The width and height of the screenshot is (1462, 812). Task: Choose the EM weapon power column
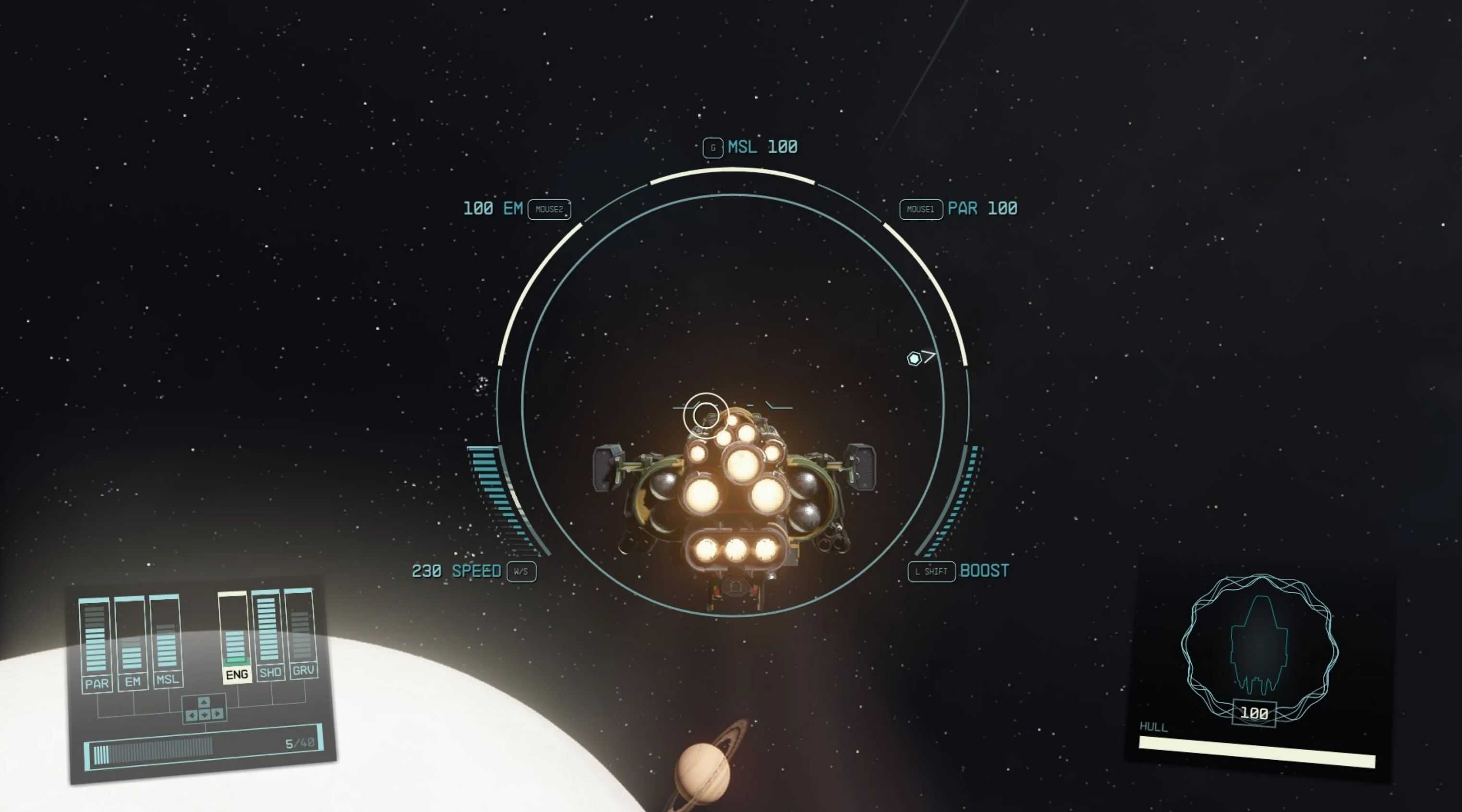coord(131,644)
